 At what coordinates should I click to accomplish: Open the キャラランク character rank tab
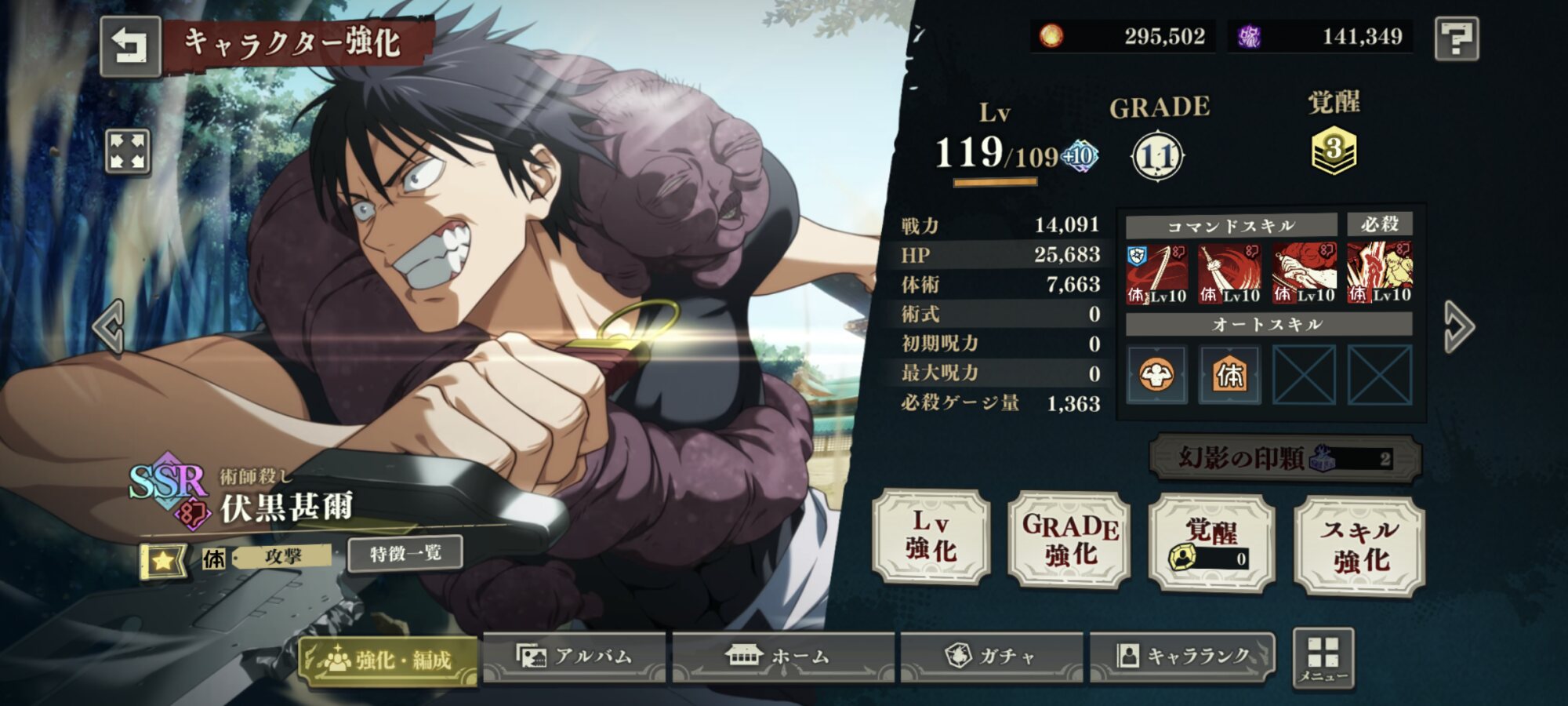[x=1182, y=656]
